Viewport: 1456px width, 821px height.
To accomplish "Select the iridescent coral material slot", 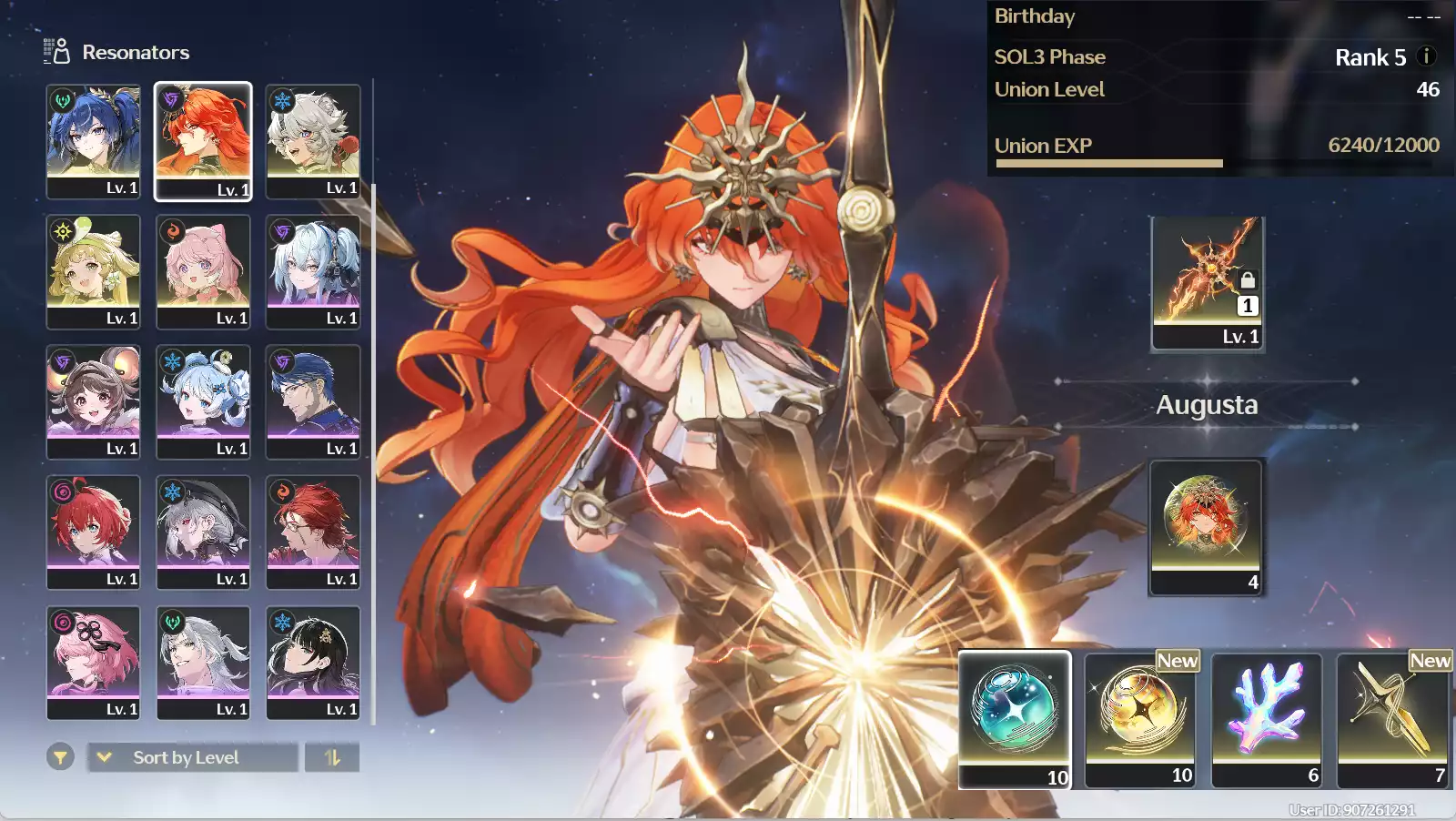I will coord(1267,718).
